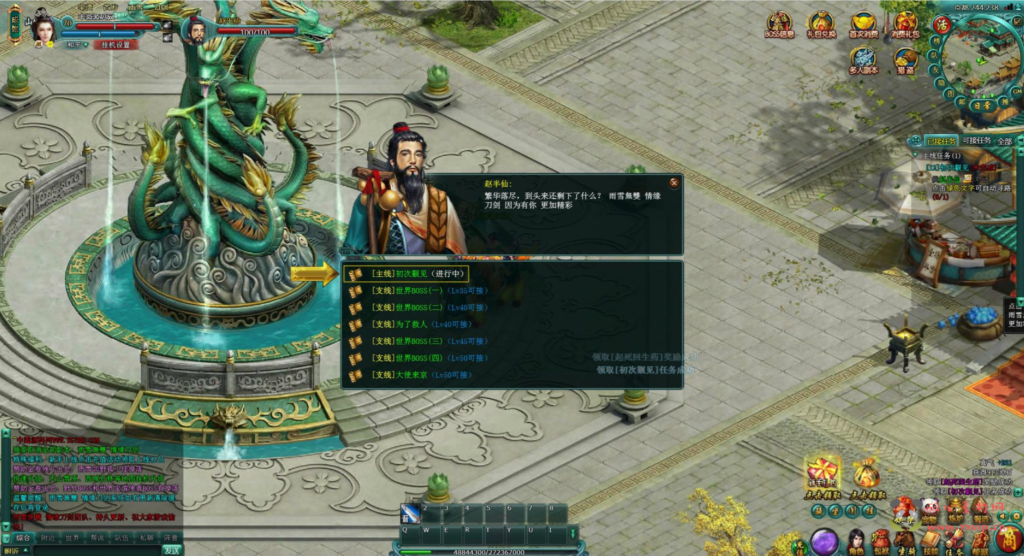Switch chat to the 世界 channel tab
Screen dimensions: 1024x556
coord(72,537)
